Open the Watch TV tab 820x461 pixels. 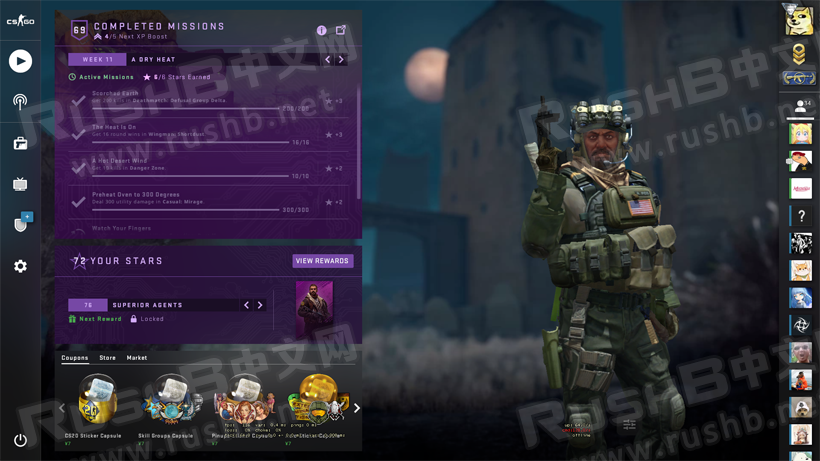click(20, 184)
